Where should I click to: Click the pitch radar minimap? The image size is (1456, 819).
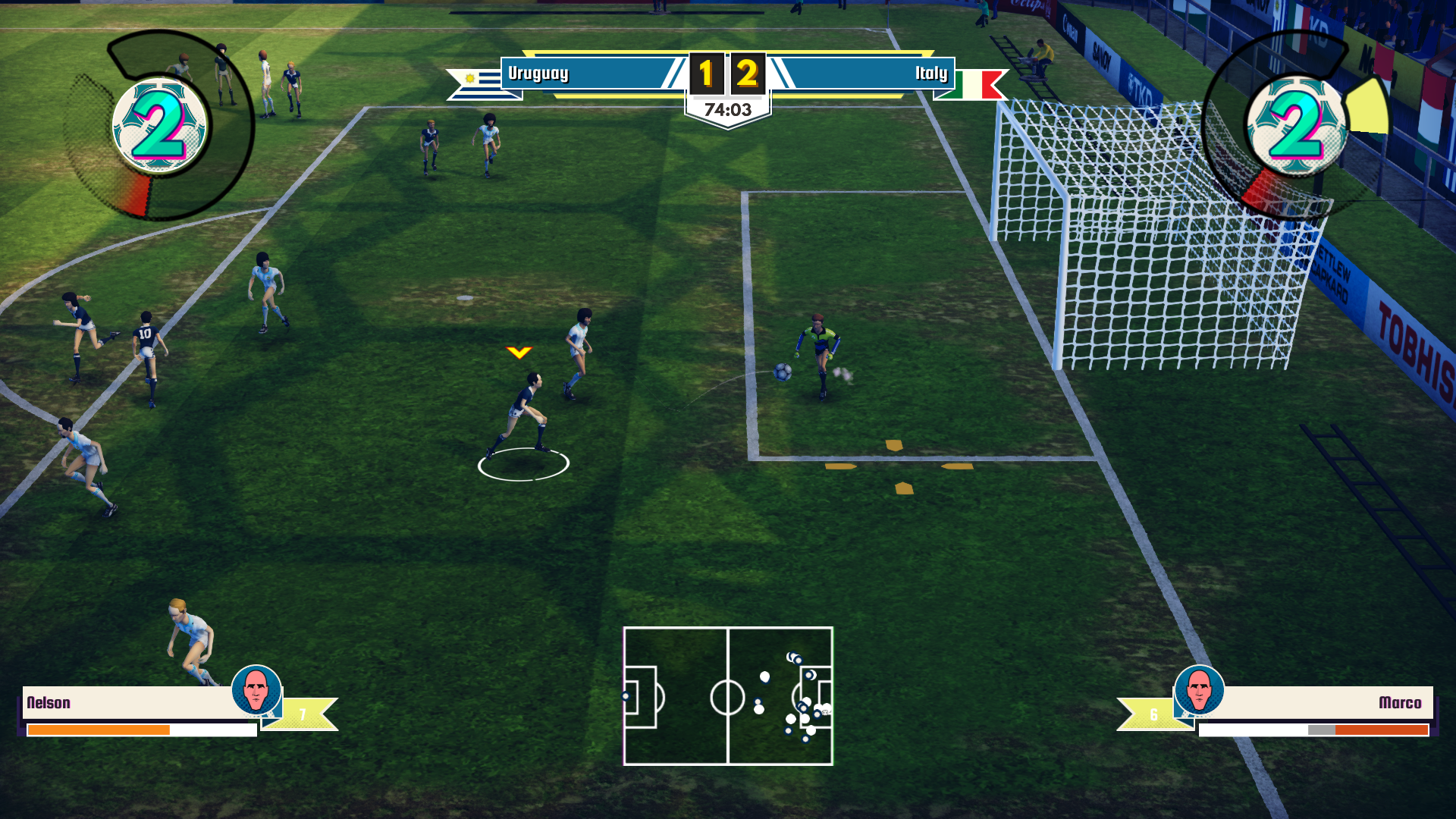pyautogui.click(x=728, y=695)
